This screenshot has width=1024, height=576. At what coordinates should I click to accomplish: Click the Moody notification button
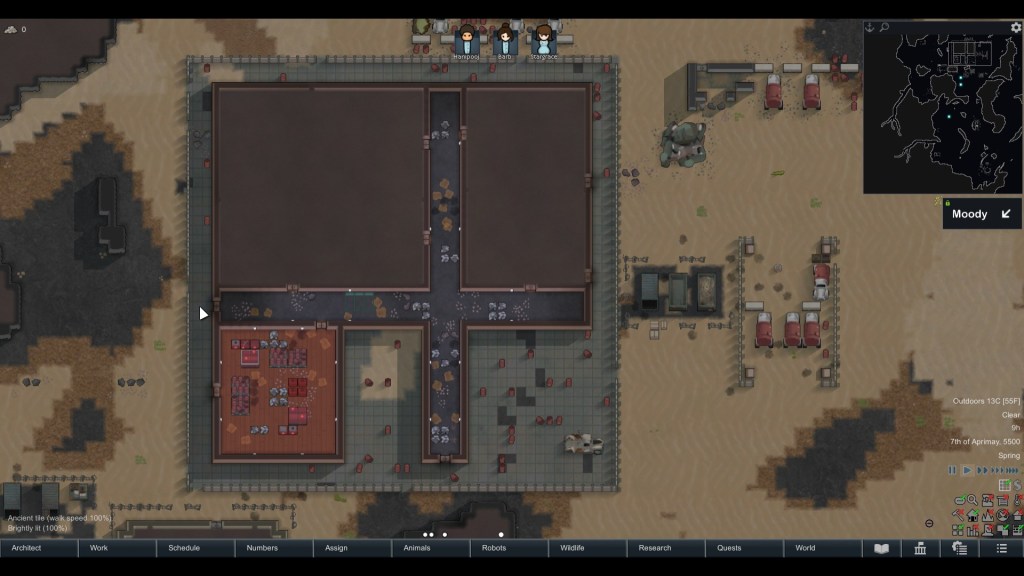click(x=981, y=214)
